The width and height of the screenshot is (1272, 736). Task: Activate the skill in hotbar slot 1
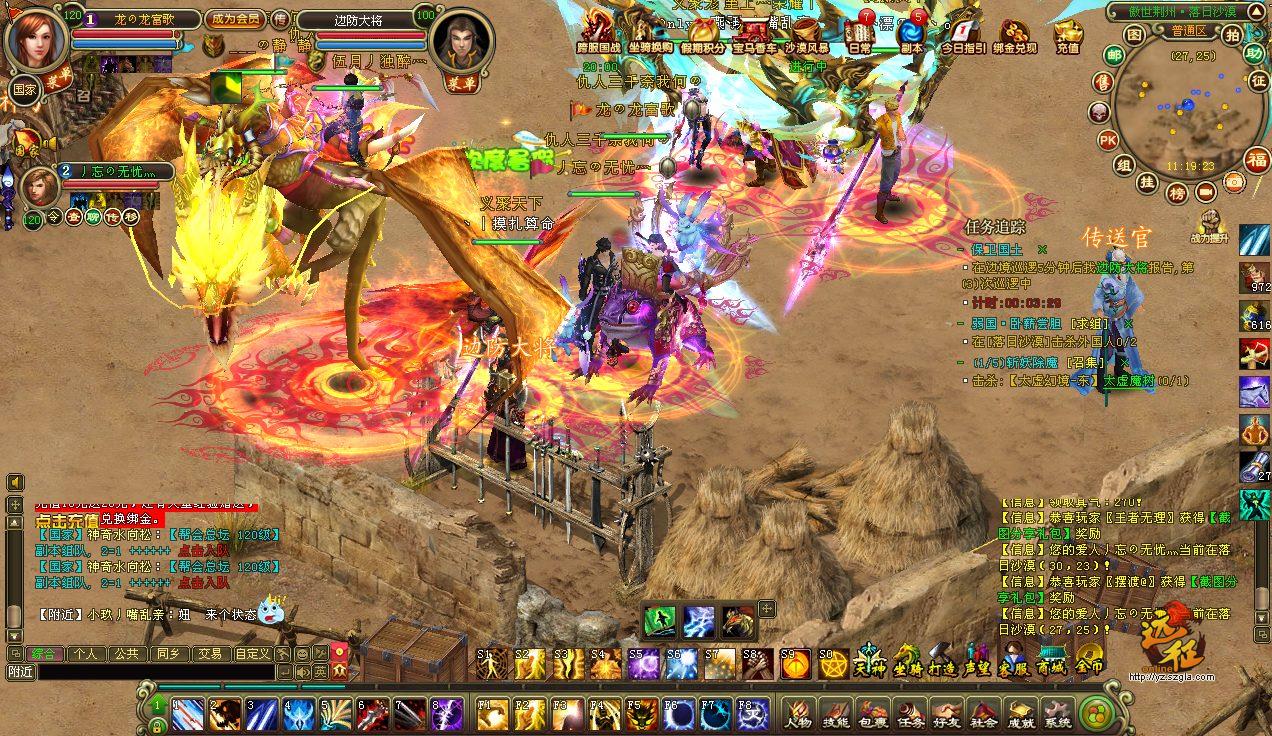(188, 713)
